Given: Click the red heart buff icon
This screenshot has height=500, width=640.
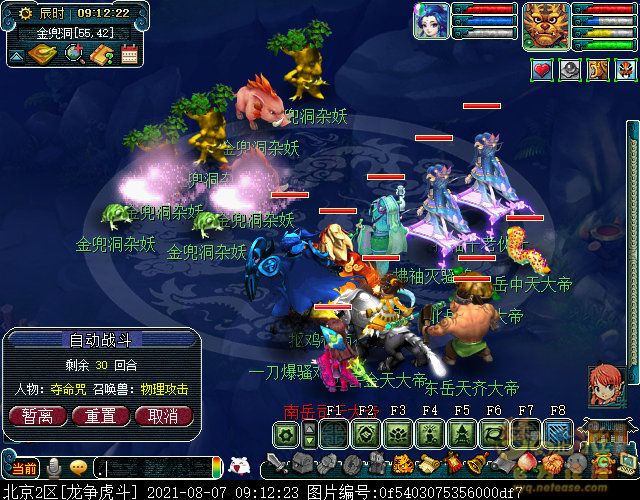Looking at the screenshot, I should pos(541,69).
